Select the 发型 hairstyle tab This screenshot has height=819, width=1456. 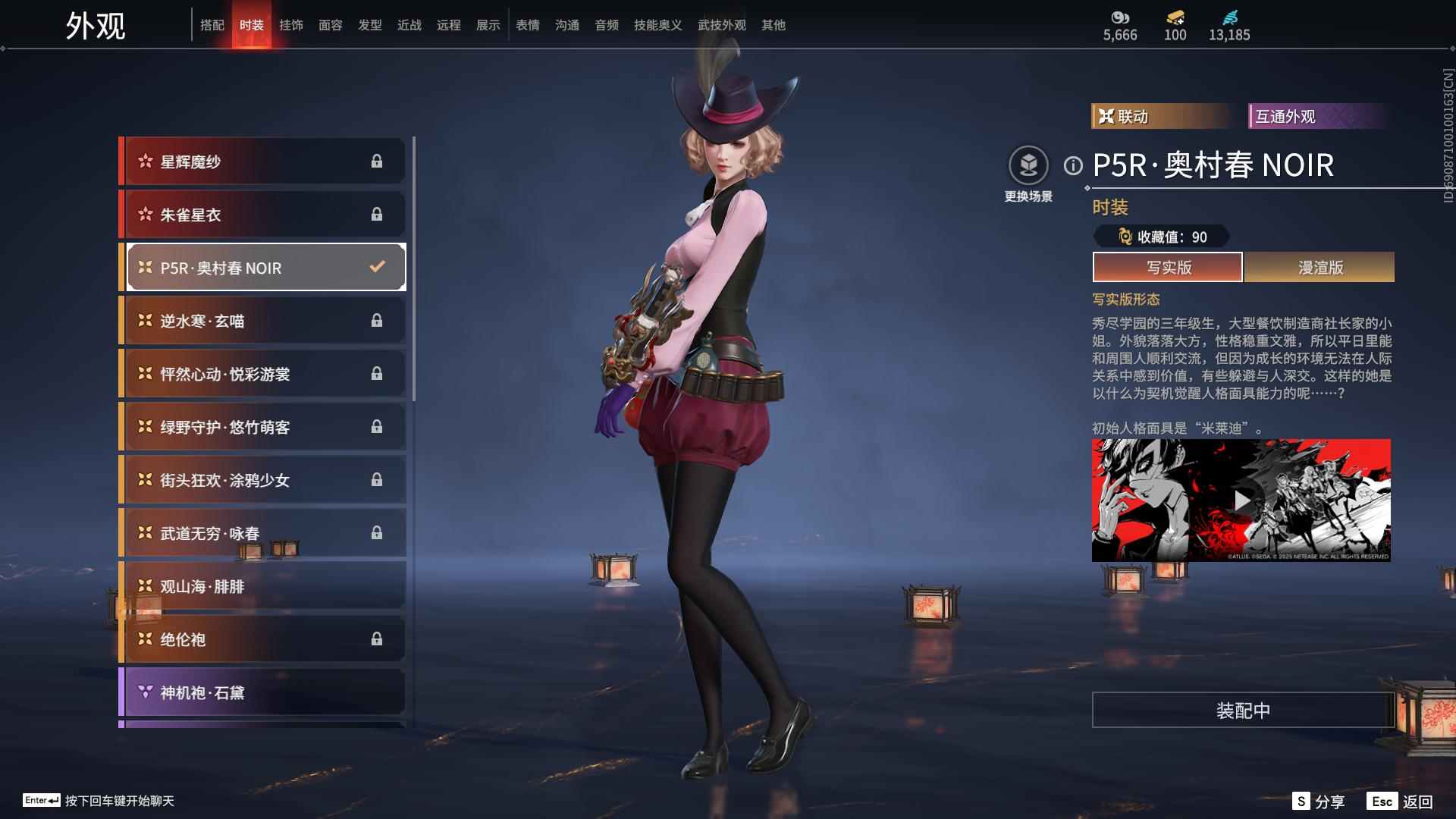[370, 25]
